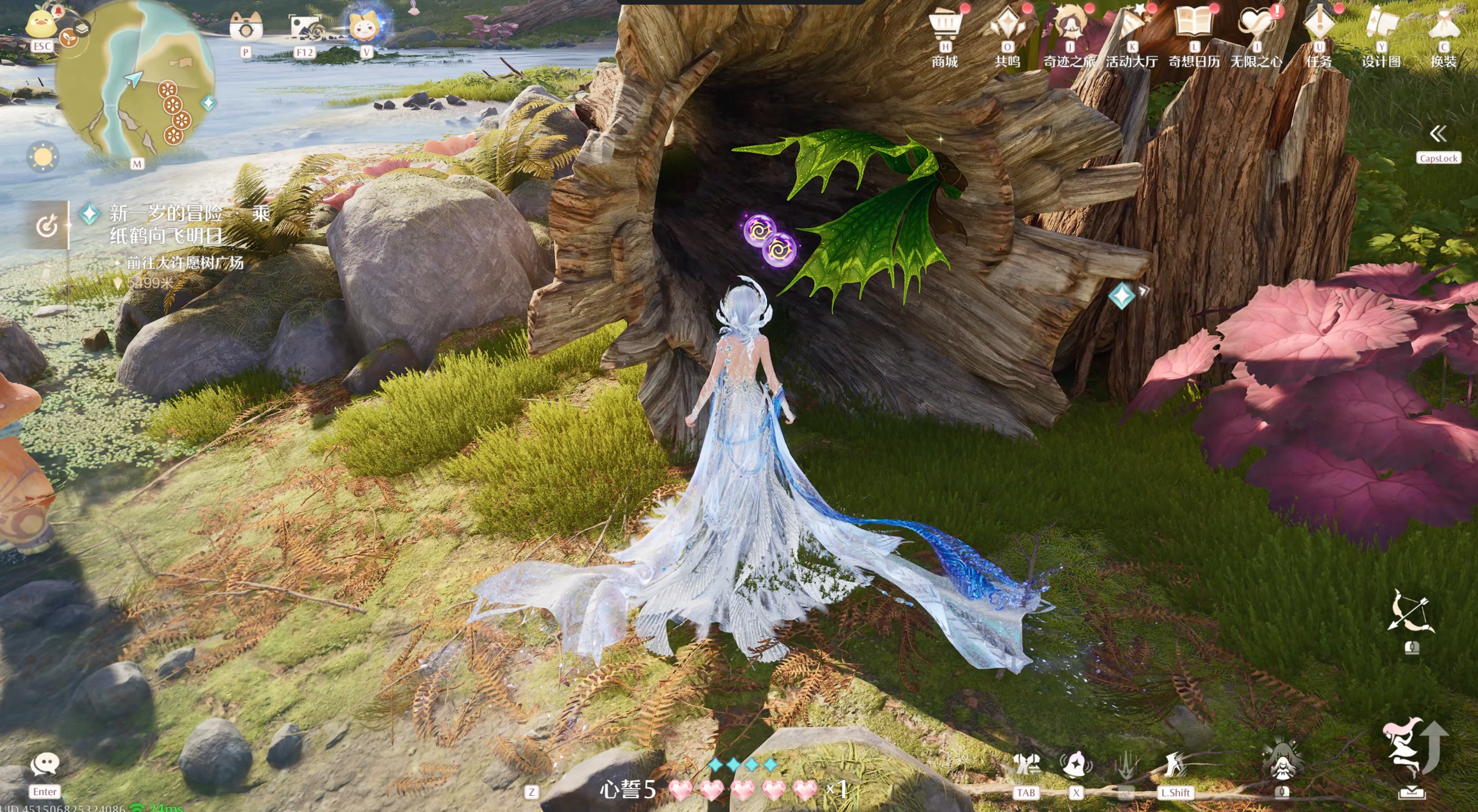
Task: Open the circular minimap
Action: 136,80
